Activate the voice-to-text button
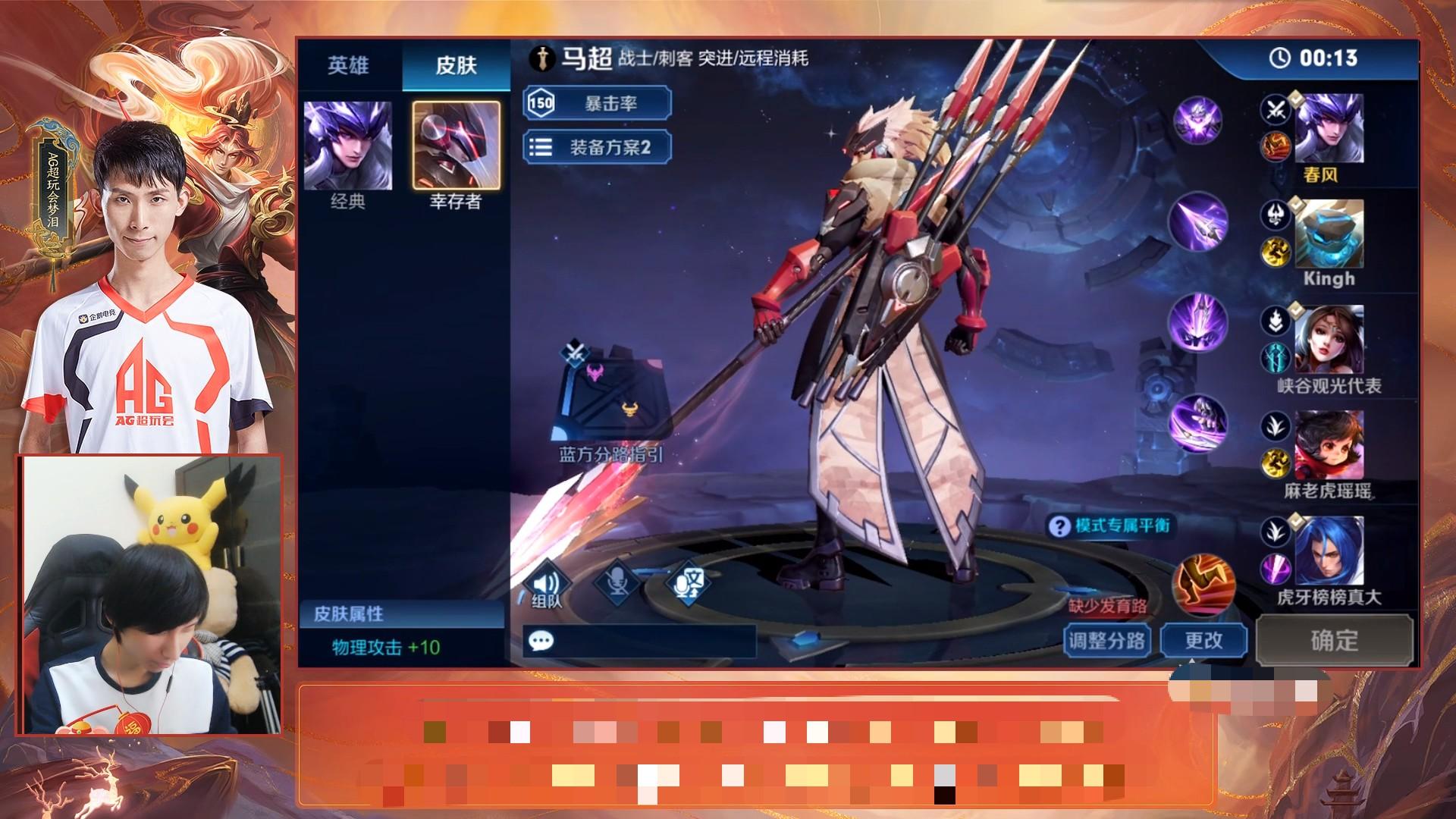1456x819 pixels. pos(687,584)
